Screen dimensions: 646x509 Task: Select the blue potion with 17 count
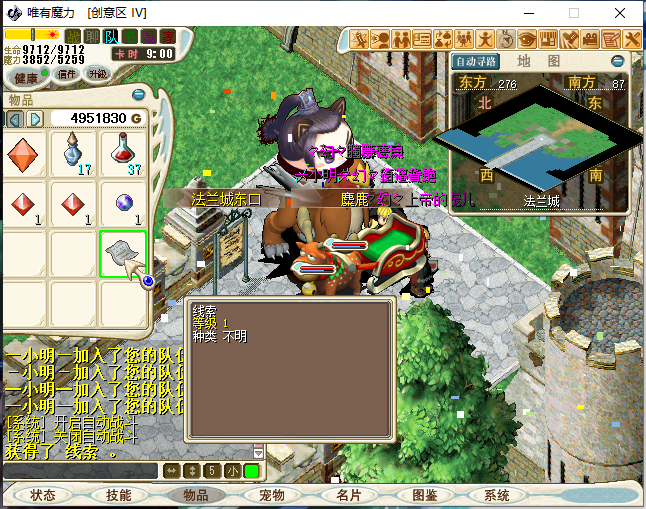click(x=74, y=155)
